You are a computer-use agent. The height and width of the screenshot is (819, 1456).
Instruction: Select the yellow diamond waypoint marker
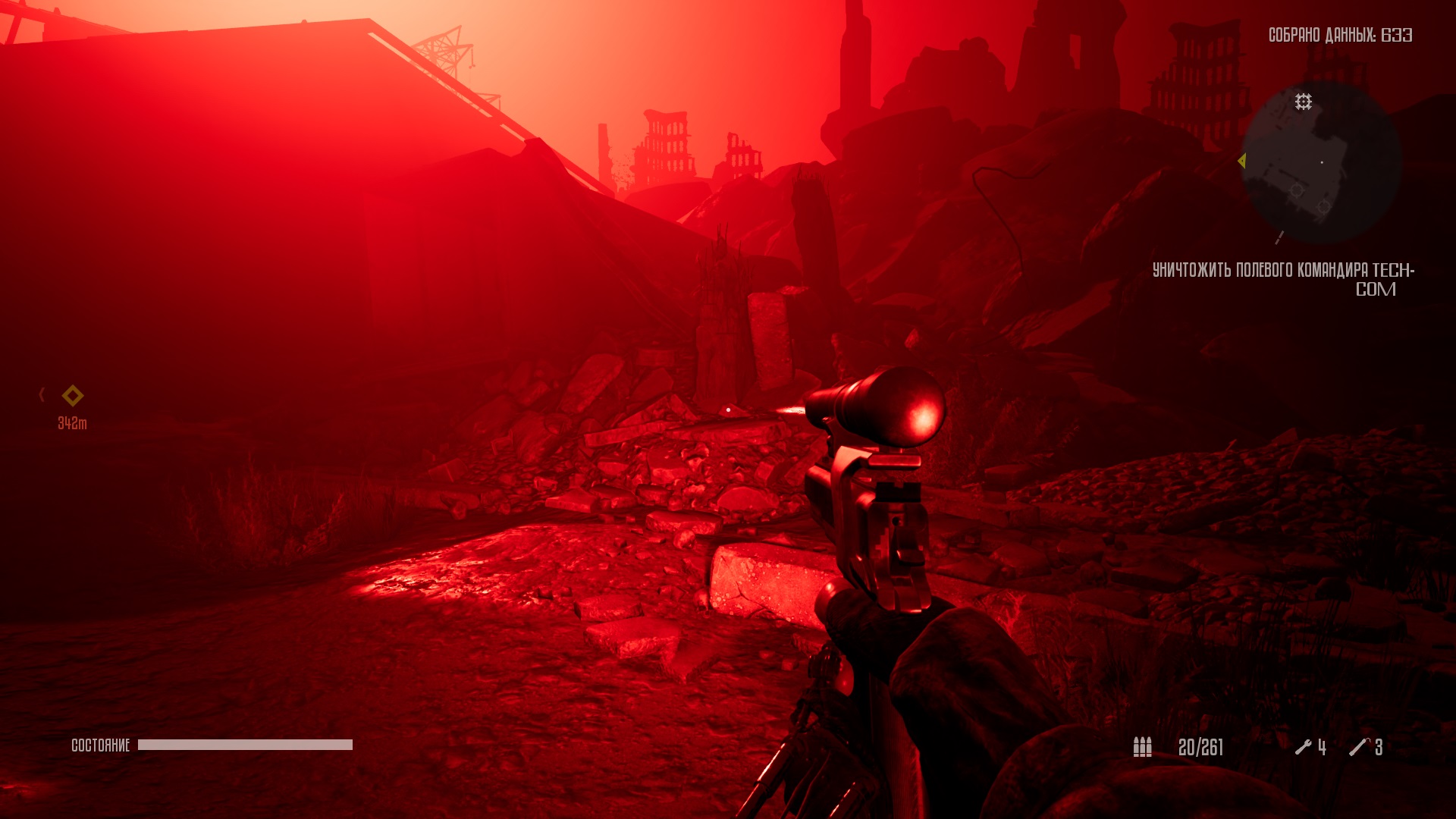point(73,395)
